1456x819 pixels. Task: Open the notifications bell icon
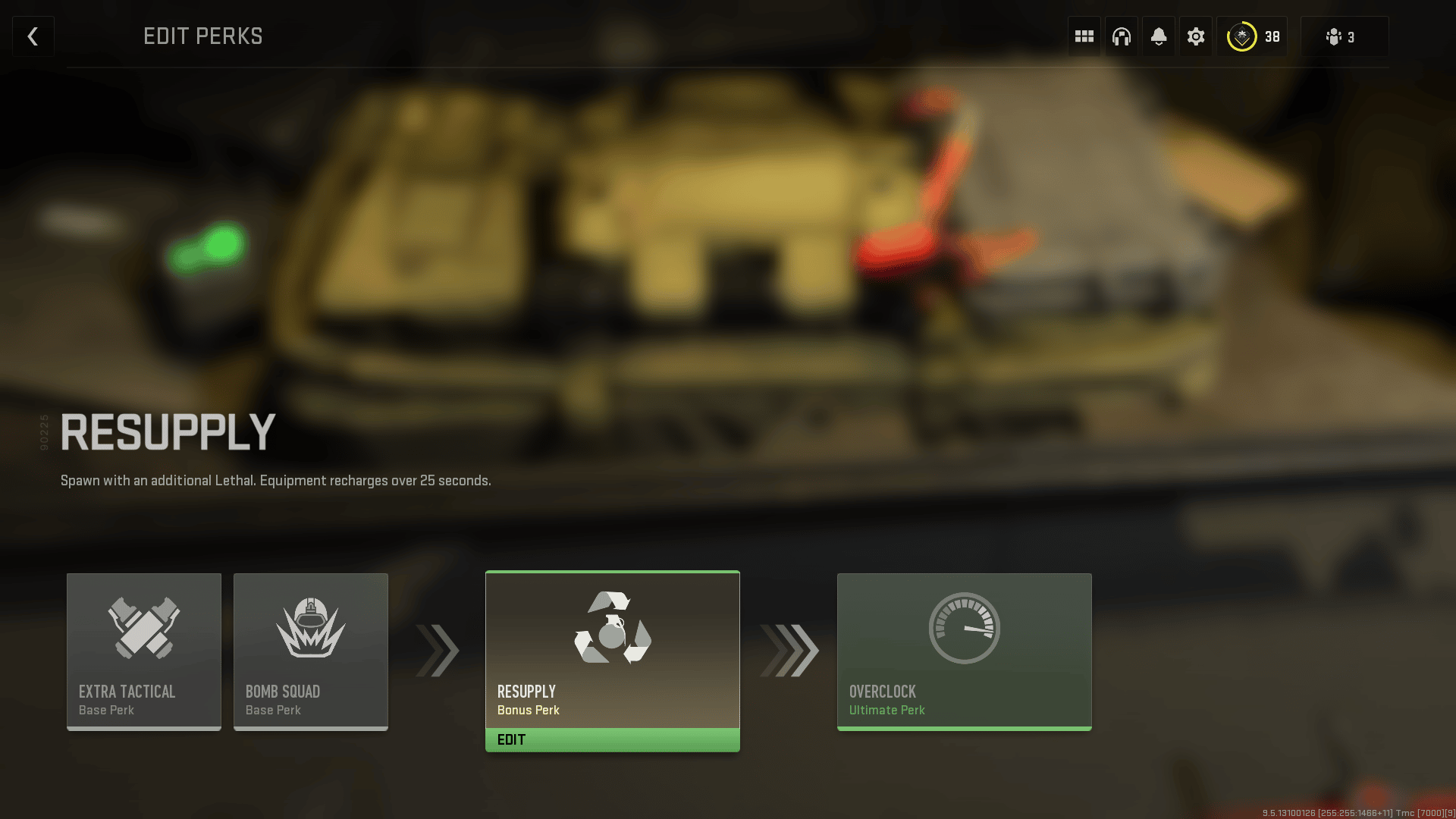1159,36
